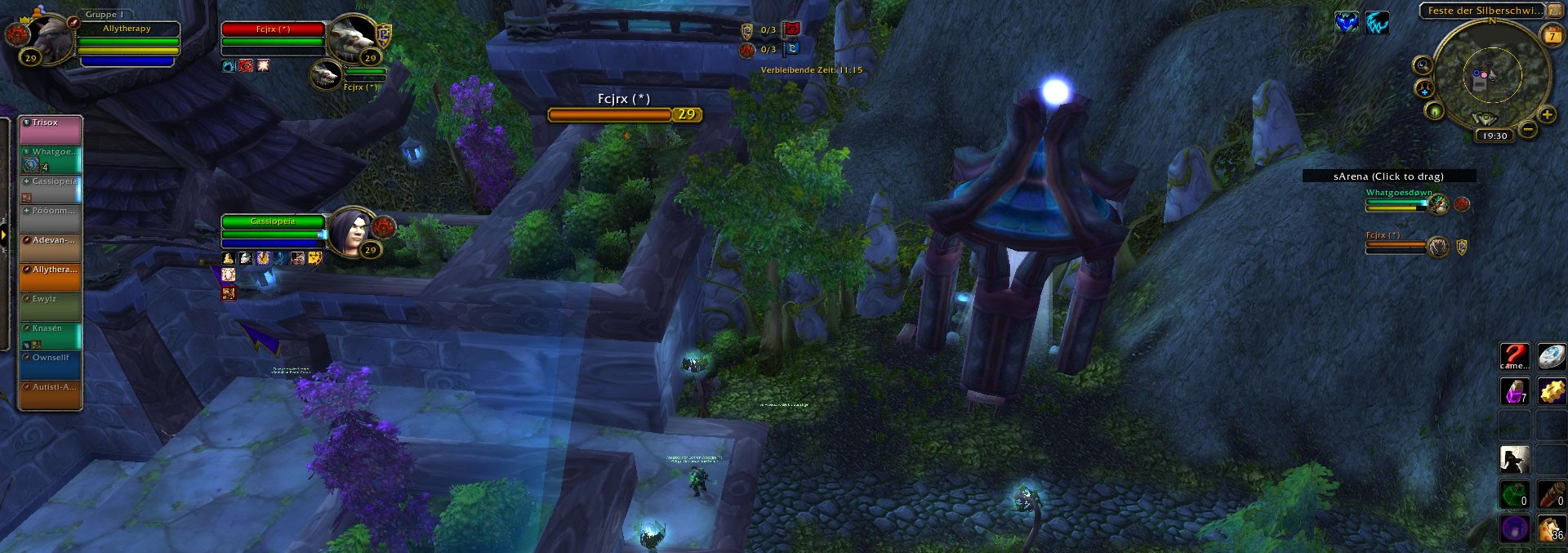Screen dimensions: 1568x553
Task: Use the red question mark macro
Action: click(x=1514, y=357)
